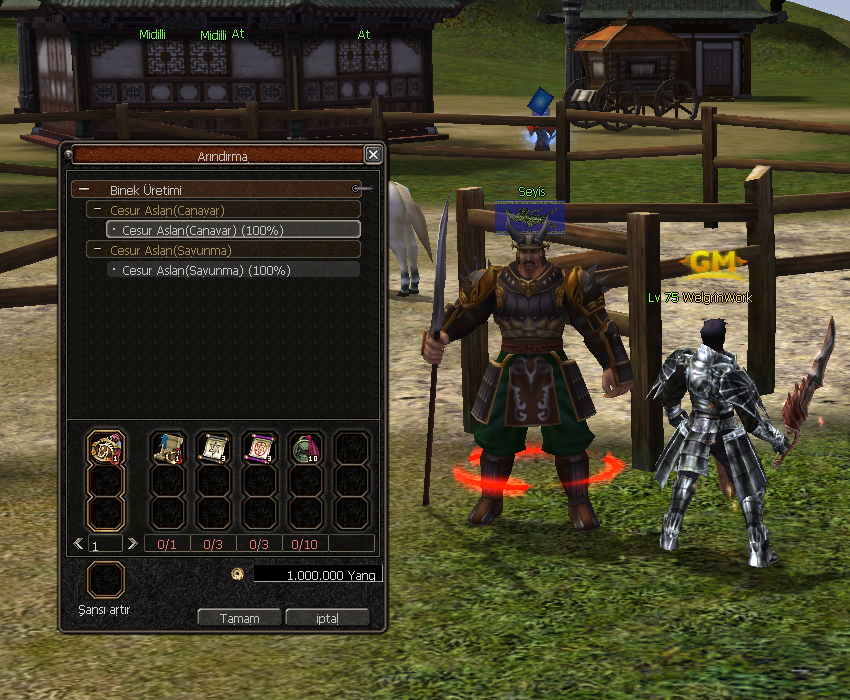
Task: Cancel with the İptal button
Action: (x=327, y=618)
